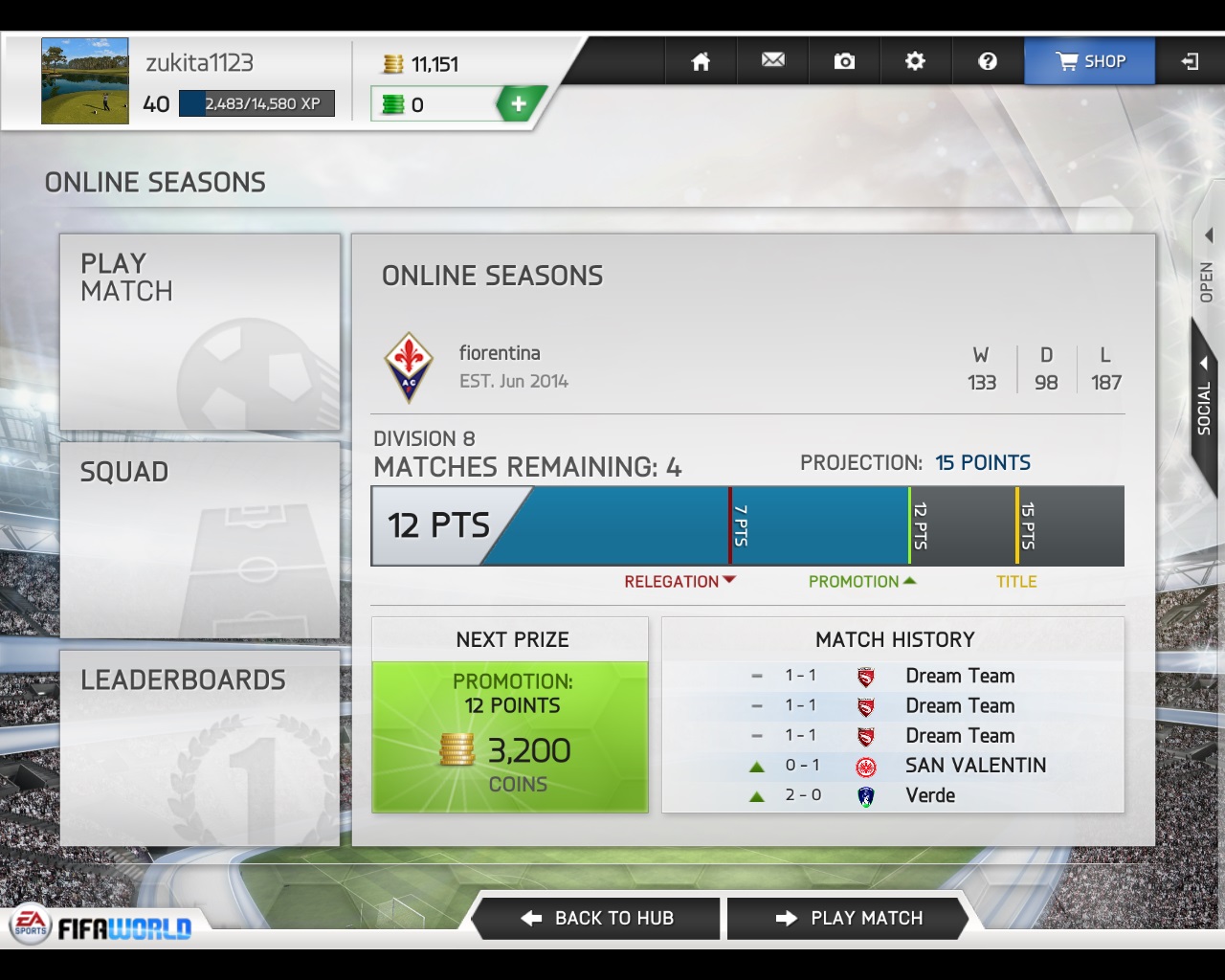
Task: Open the Play Match tile
Action: coord(200,332)
